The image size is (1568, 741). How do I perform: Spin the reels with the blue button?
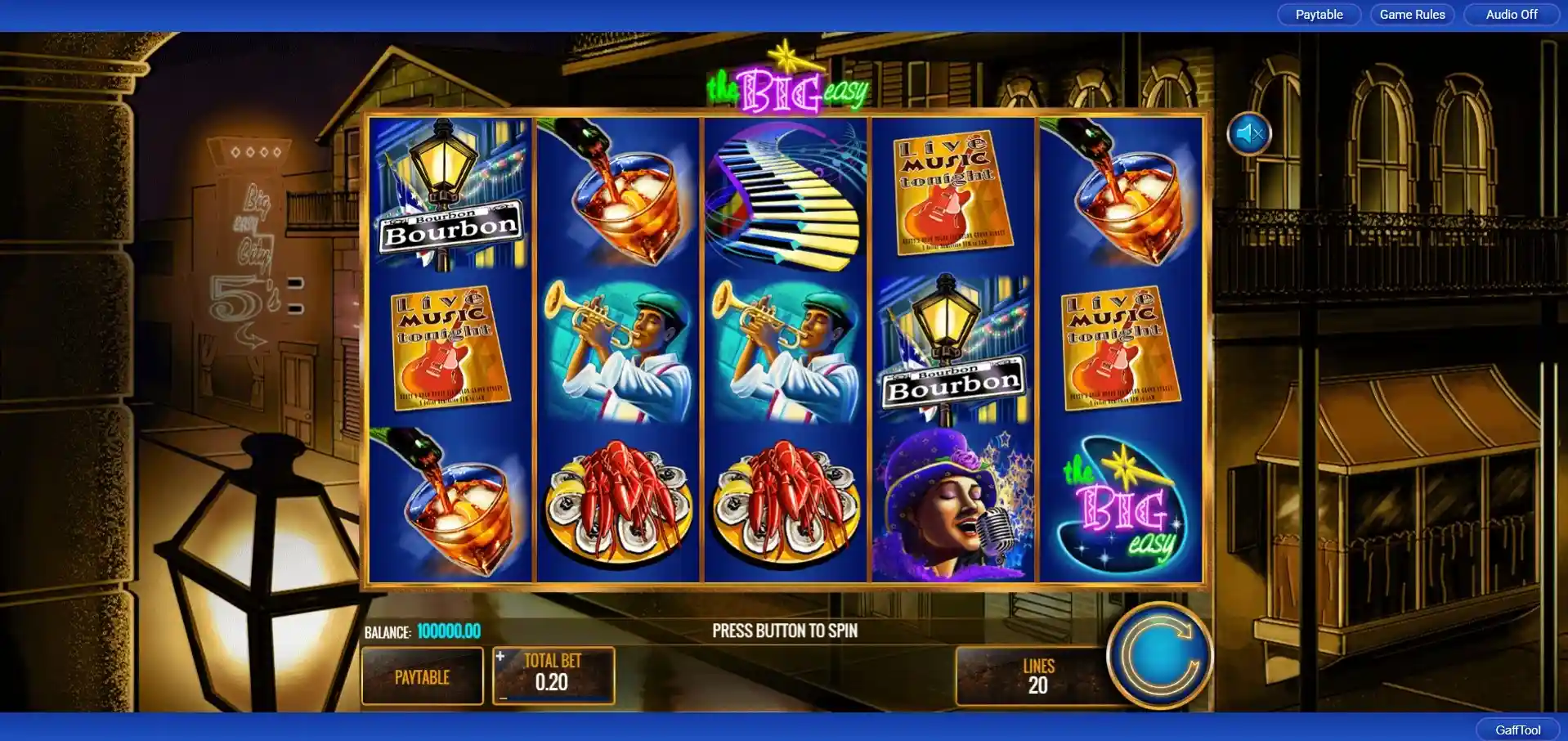click(x=1159, y=654)
